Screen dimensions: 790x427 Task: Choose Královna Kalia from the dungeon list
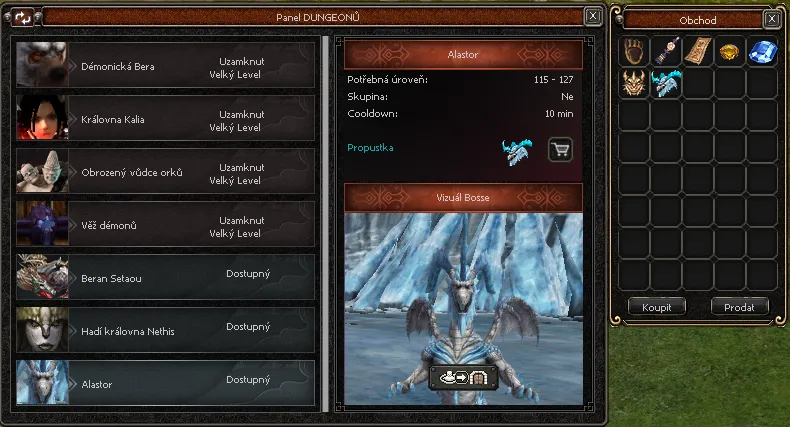tap(165, 119)
